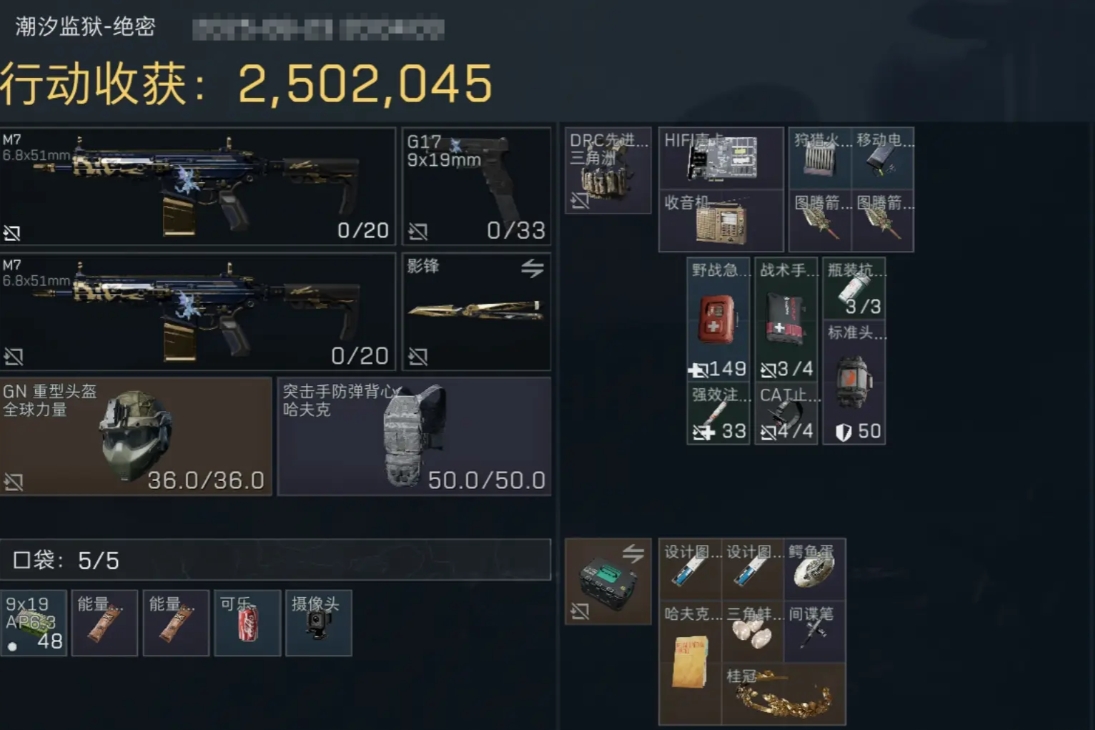Click the 标准头盔 repair kit item
Viewport: 1095px width, 730px height.
pyautogui.click(x=853, y=382)
